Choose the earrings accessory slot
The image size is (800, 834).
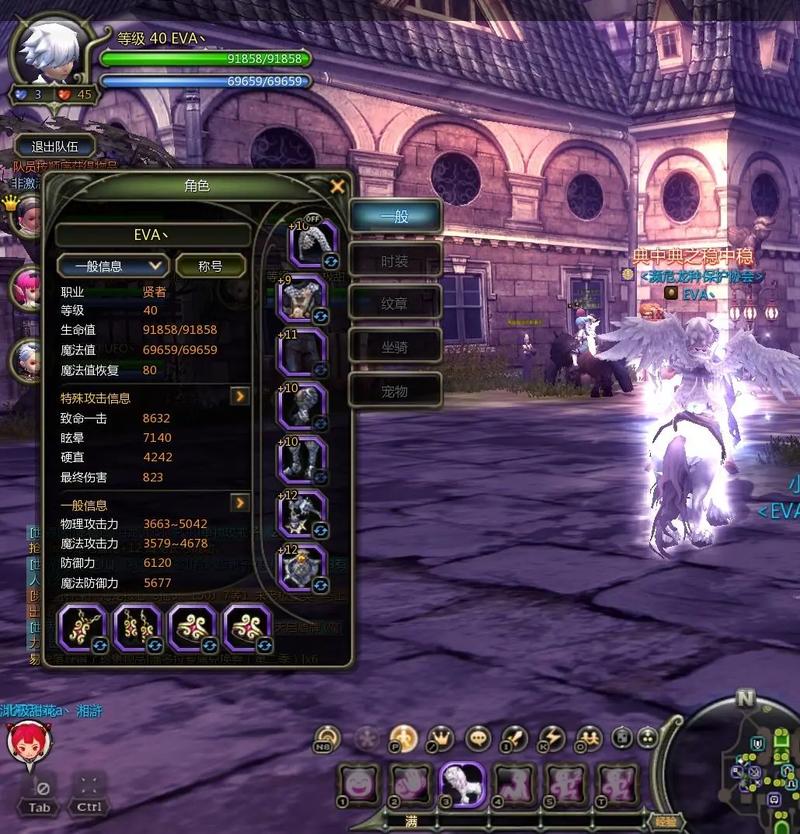click(138, 629)
